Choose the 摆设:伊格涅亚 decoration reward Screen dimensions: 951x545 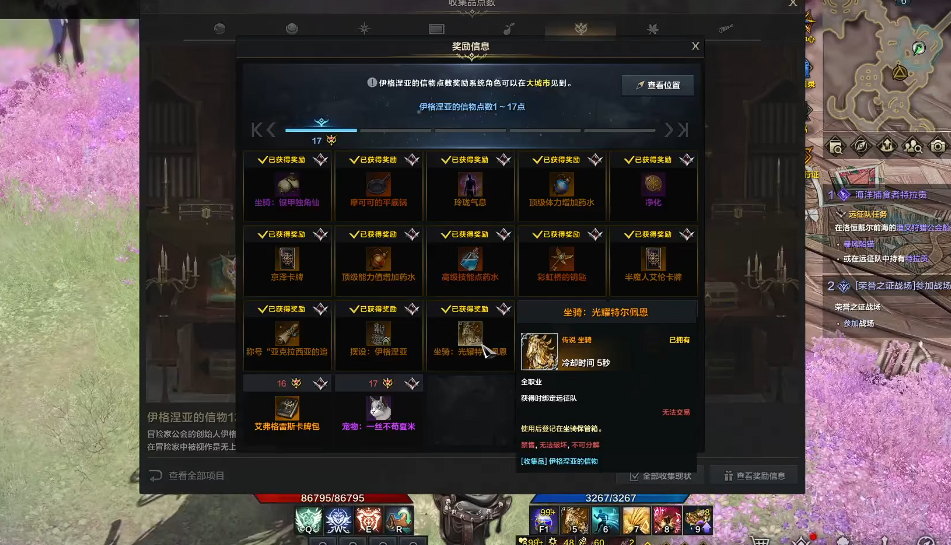click(x=379, y=335)
